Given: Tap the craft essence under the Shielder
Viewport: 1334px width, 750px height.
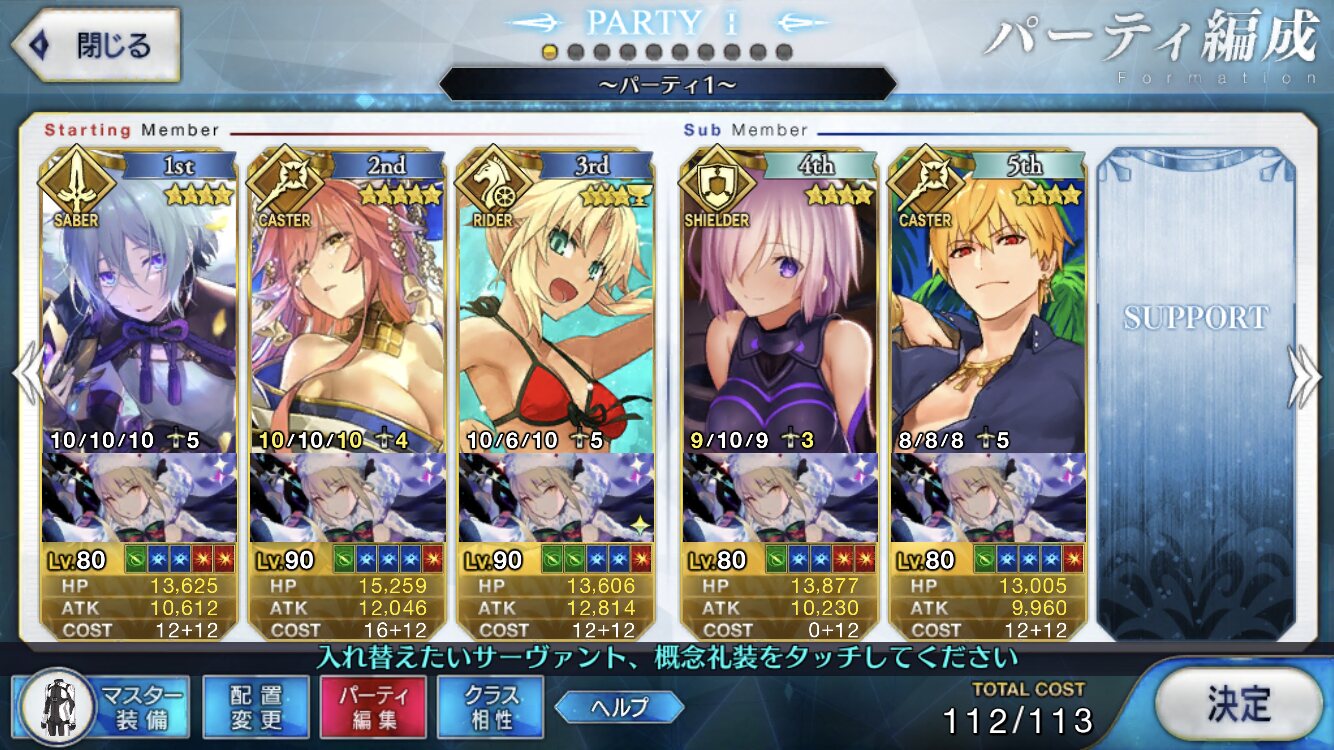Looking at the screenshot, I should pyautogui.click(x=780, y=497).
